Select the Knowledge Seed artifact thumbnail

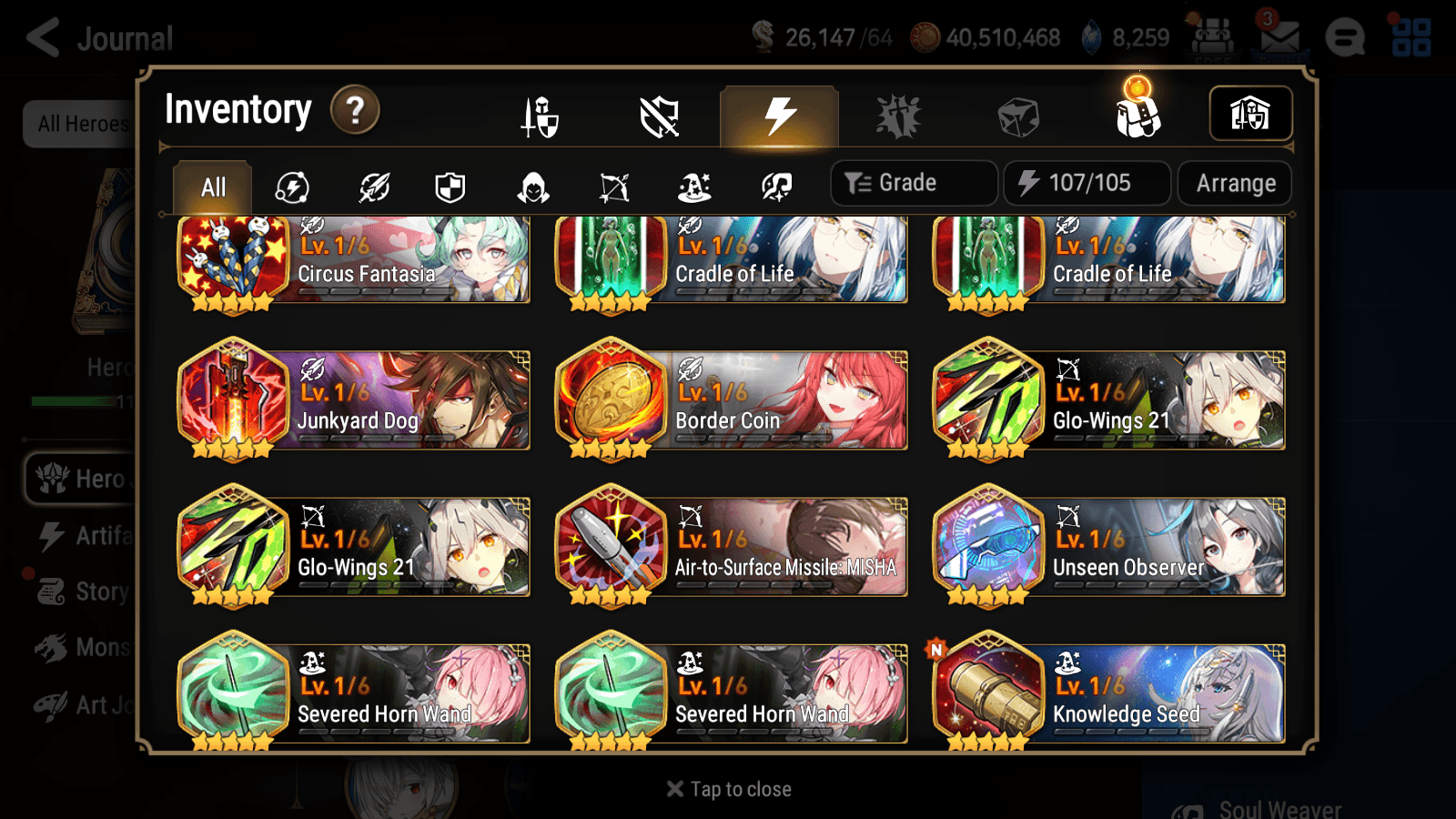[989, 693]
